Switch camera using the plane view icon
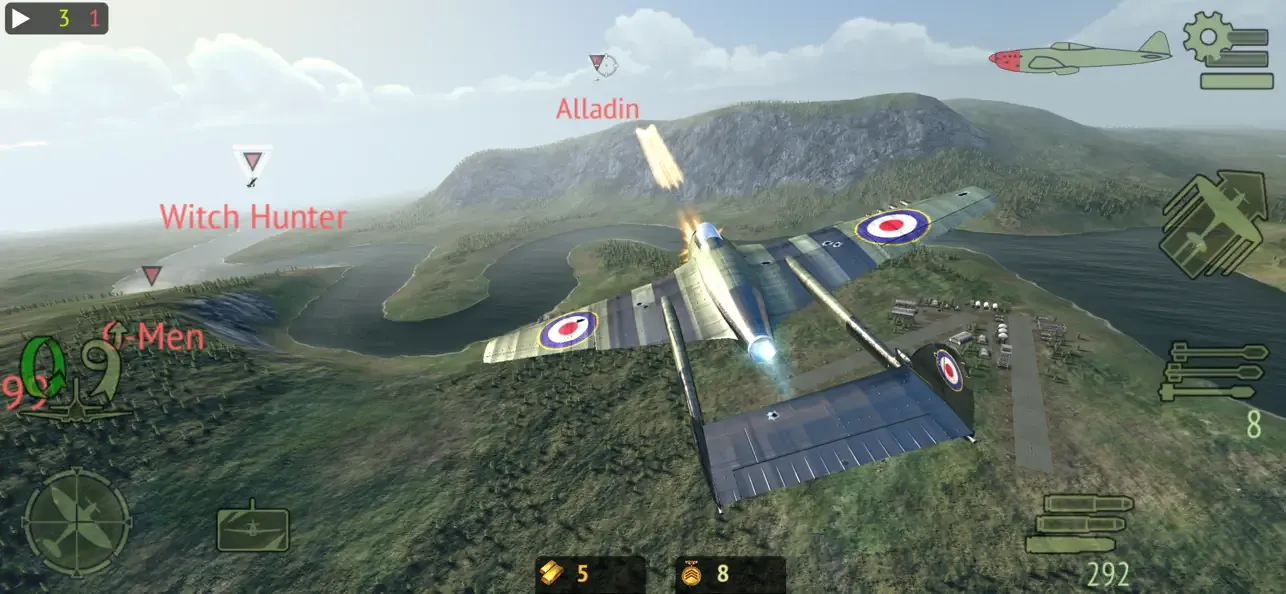The image size is (1286, 594). click(x=253, y=528)
